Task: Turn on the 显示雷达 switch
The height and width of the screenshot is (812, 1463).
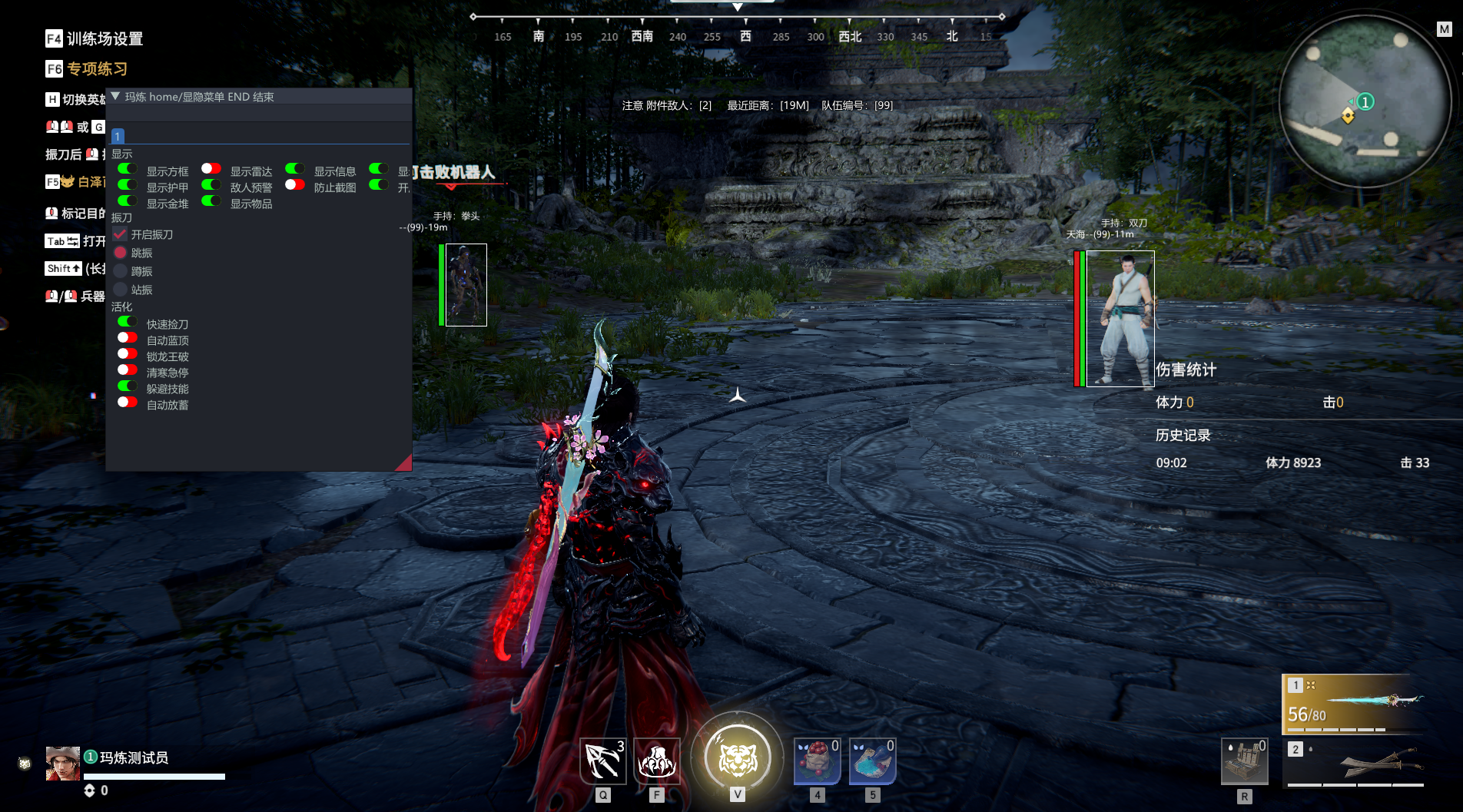Action: point(211,169)
